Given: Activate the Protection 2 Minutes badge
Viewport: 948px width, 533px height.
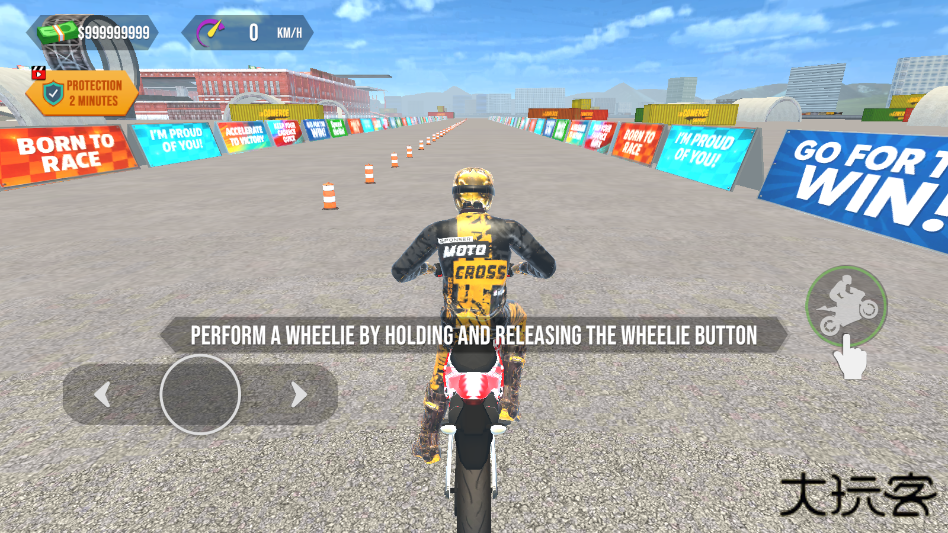Looking at the screenshot, I should point(82,93).
